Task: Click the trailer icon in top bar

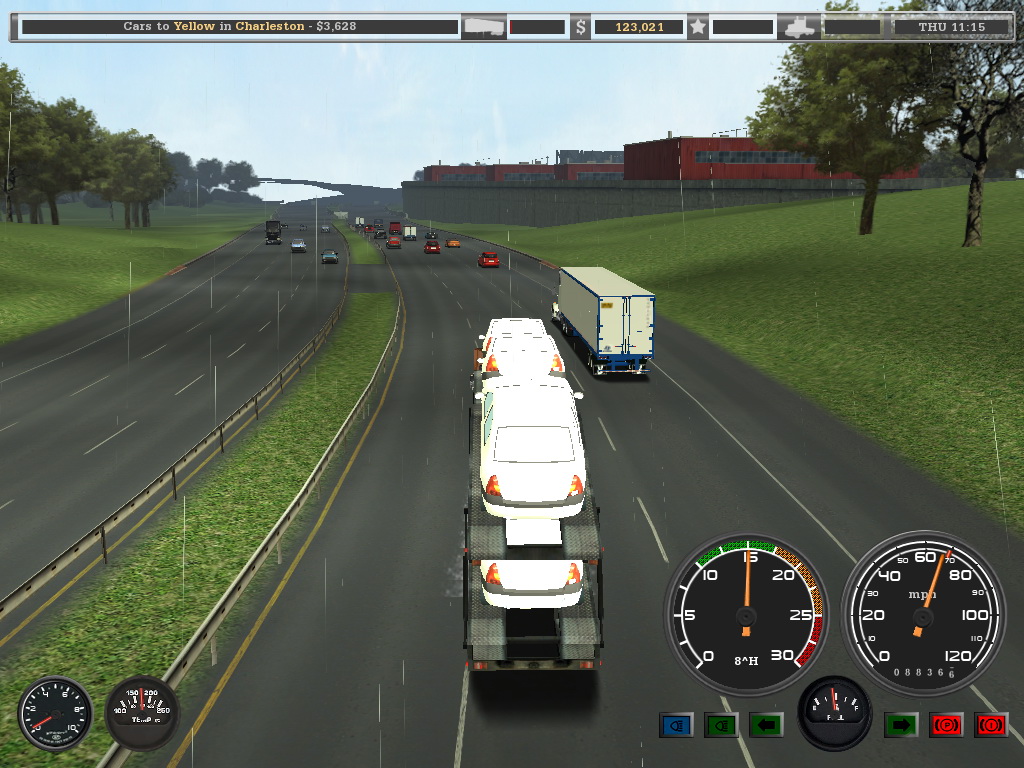Action: click(x=483, y=27)
